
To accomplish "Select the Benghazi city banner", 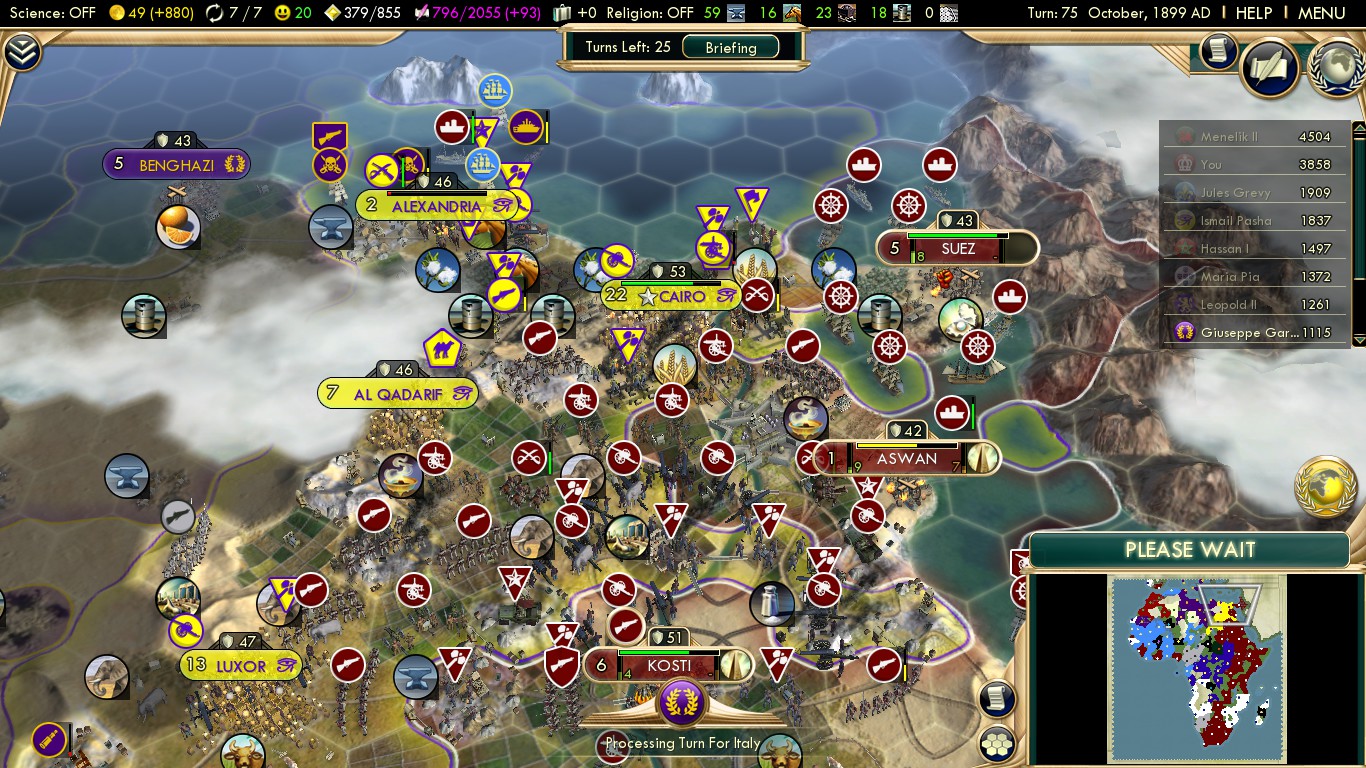I will 177,165.
